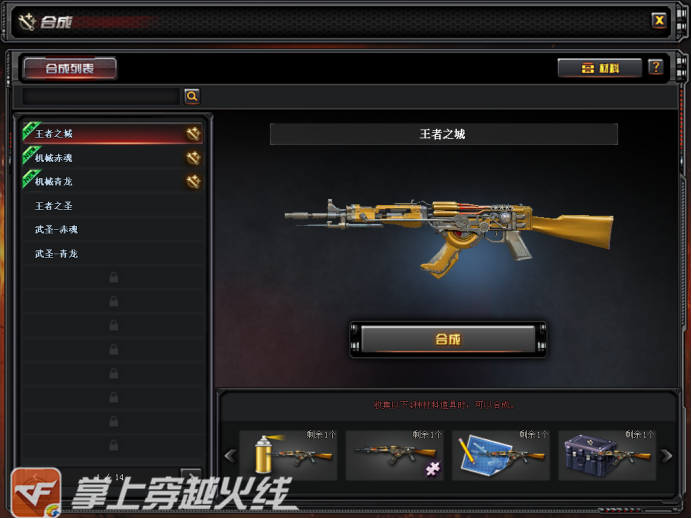Select 王者之城 in the synthesis list

point(112,133)
